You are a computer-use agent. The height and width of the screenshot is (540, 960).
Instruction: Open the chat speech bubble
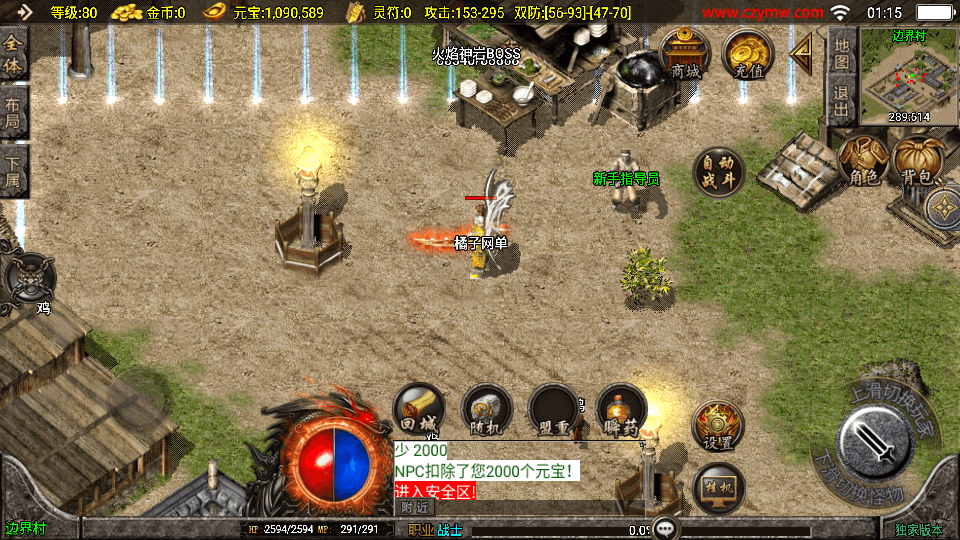(x=667, y=528)
